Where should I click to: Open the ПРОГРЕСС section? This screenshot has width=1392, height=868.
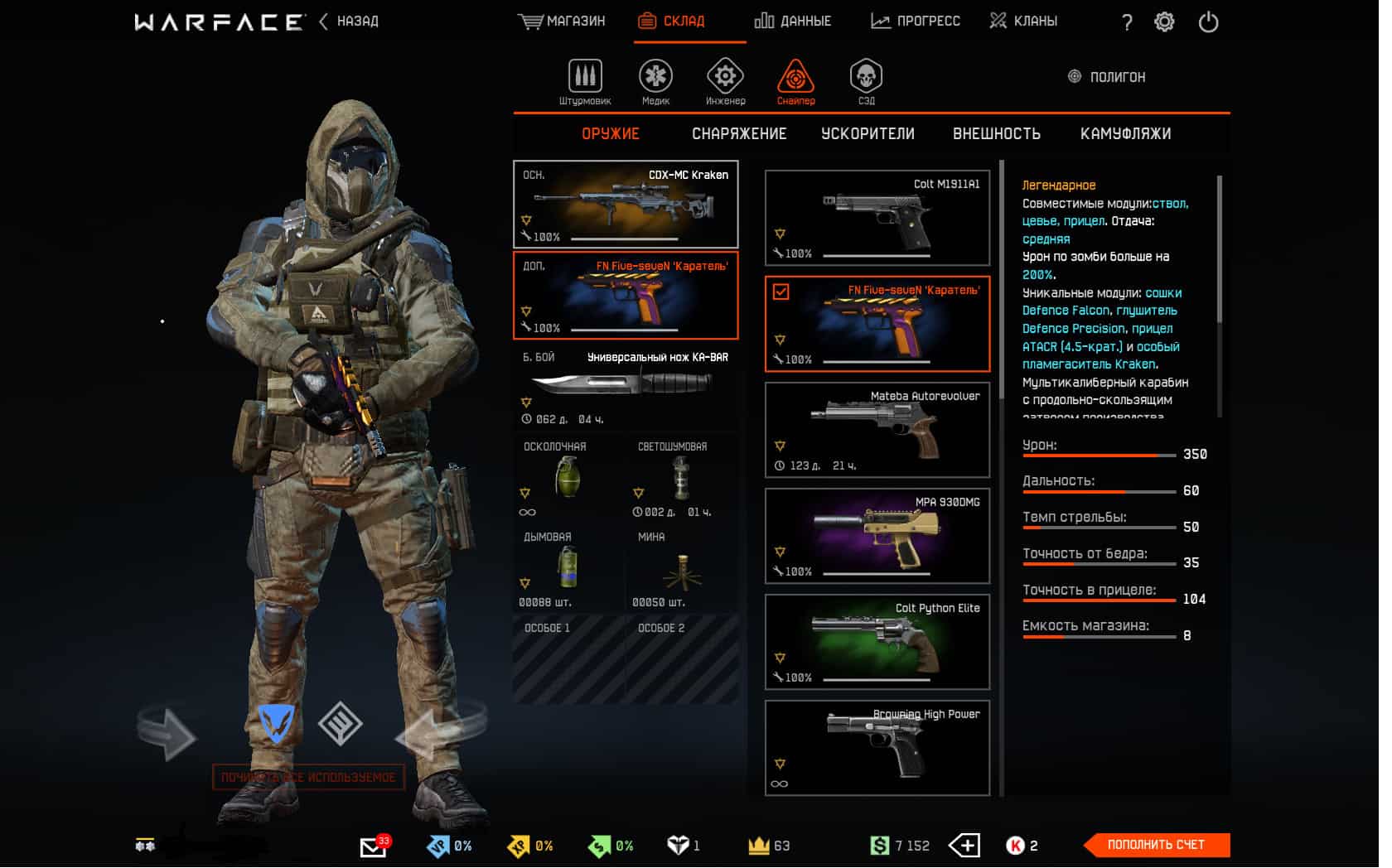point(916,22)
